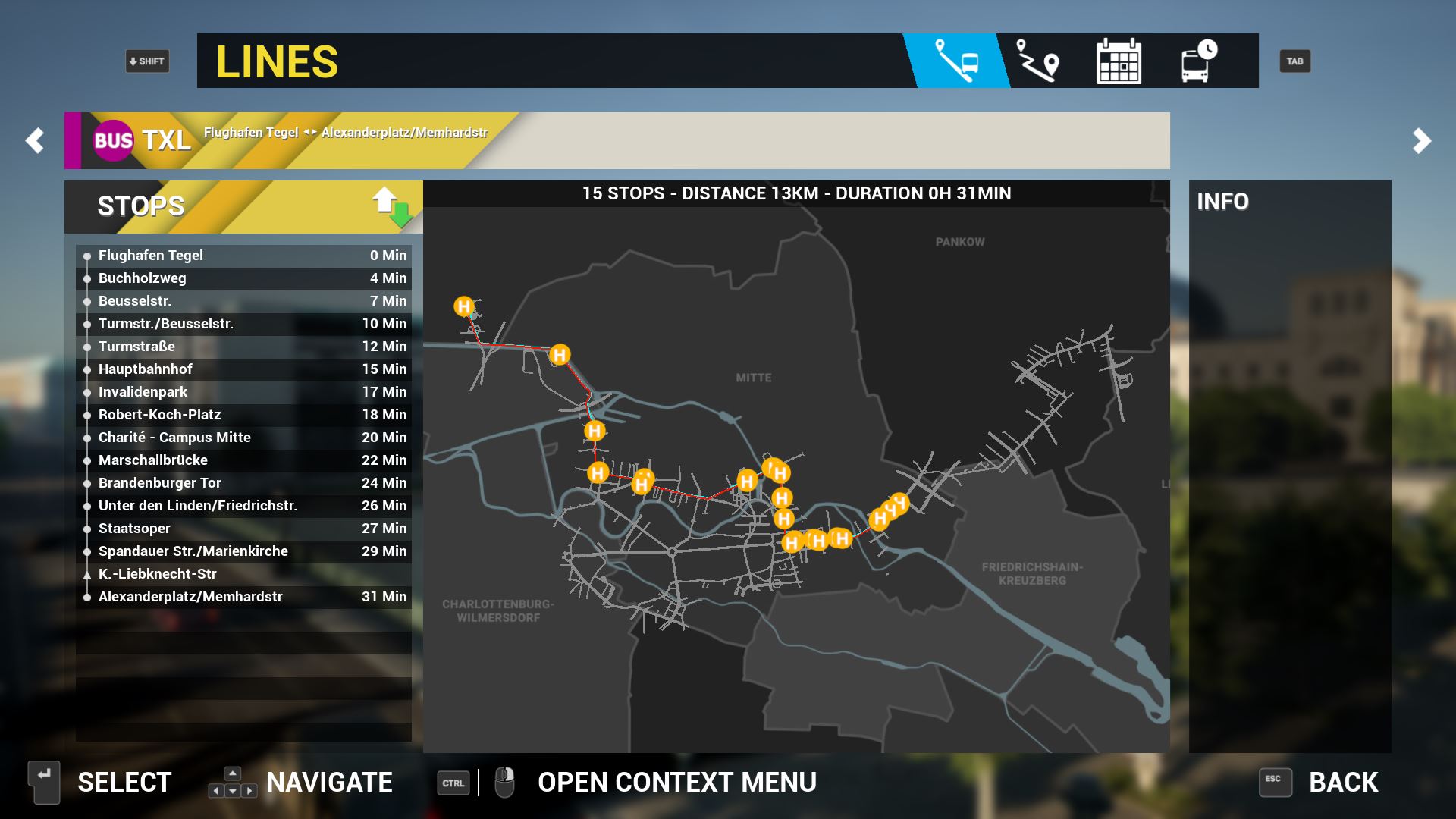Switch to the Lines tab icon
This screenshot has width=1456, height=819.
[x=956, y=61]
